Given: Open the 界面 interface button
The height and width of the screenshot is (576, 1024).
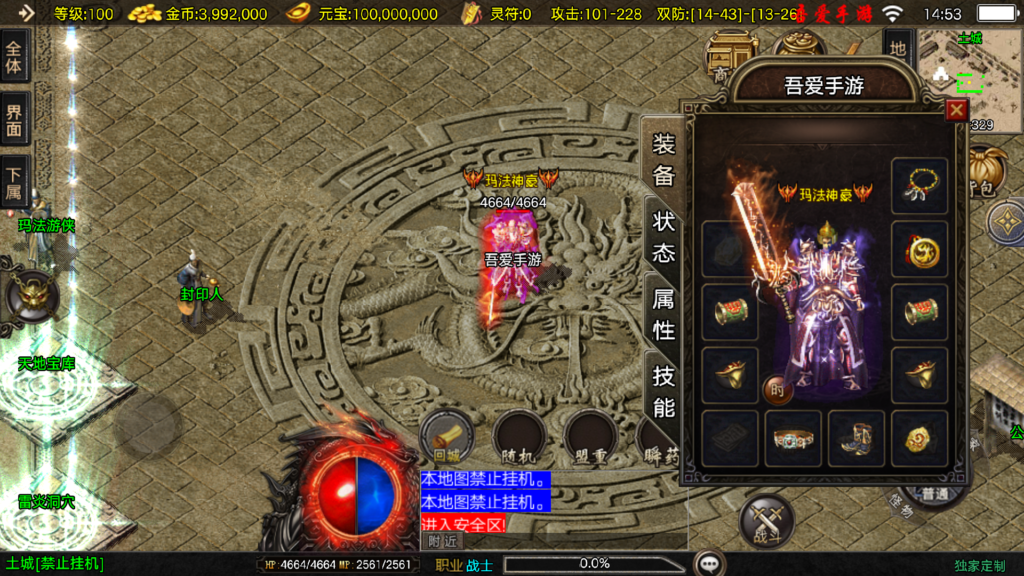Looking at the screenshot, I should click(x=14, y=119).
